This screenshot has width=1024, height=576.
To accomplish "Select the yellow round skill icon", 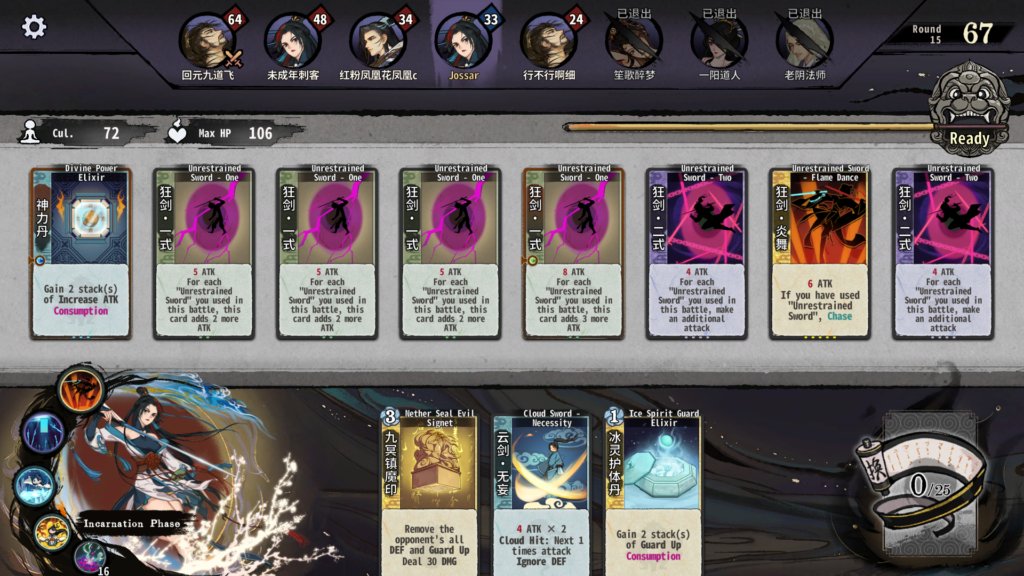I will click(x=51, y=530).
